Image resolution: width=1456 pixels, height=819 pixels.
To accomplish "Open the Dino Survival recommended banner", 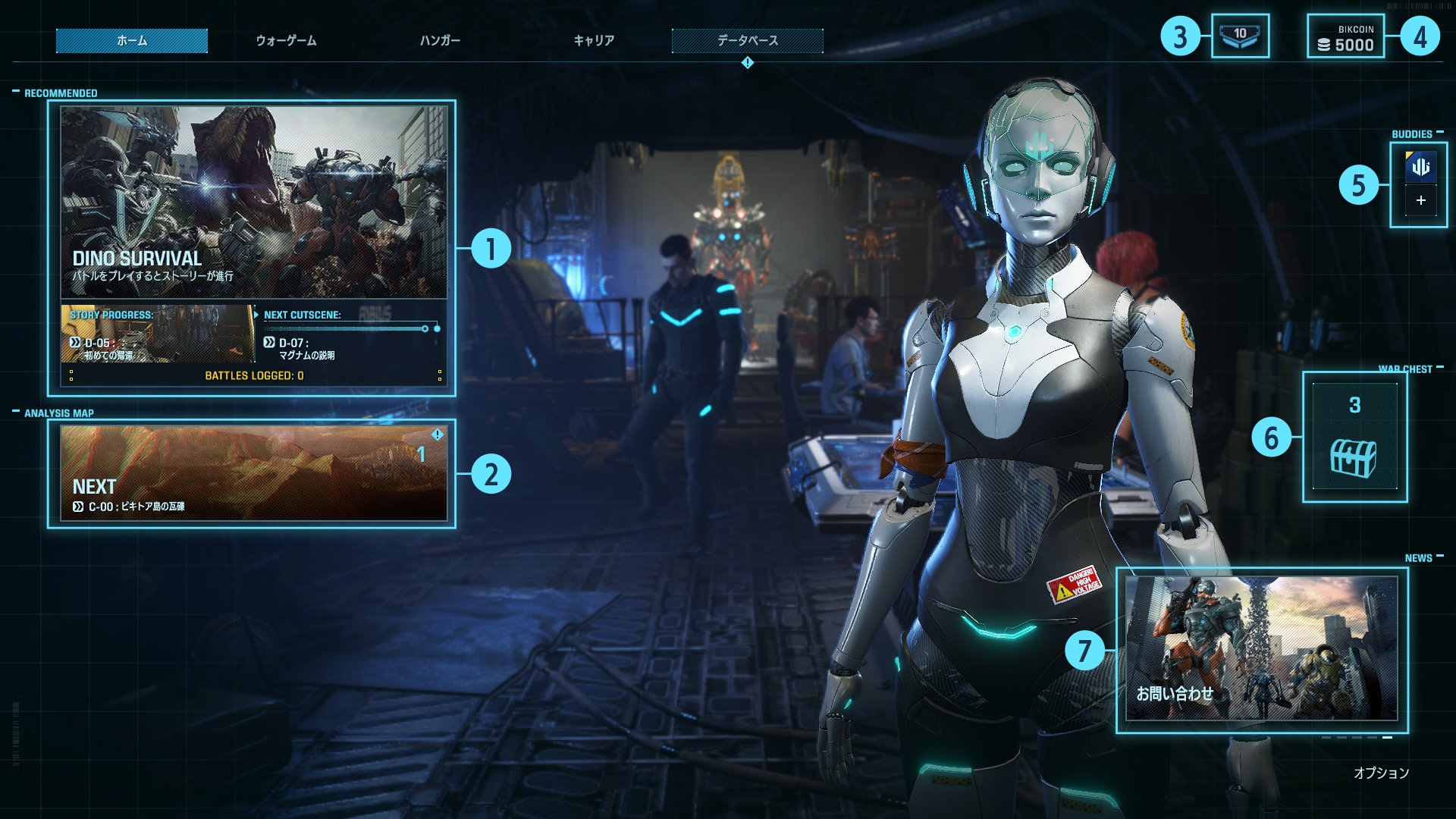I will [x=253, y=202].
